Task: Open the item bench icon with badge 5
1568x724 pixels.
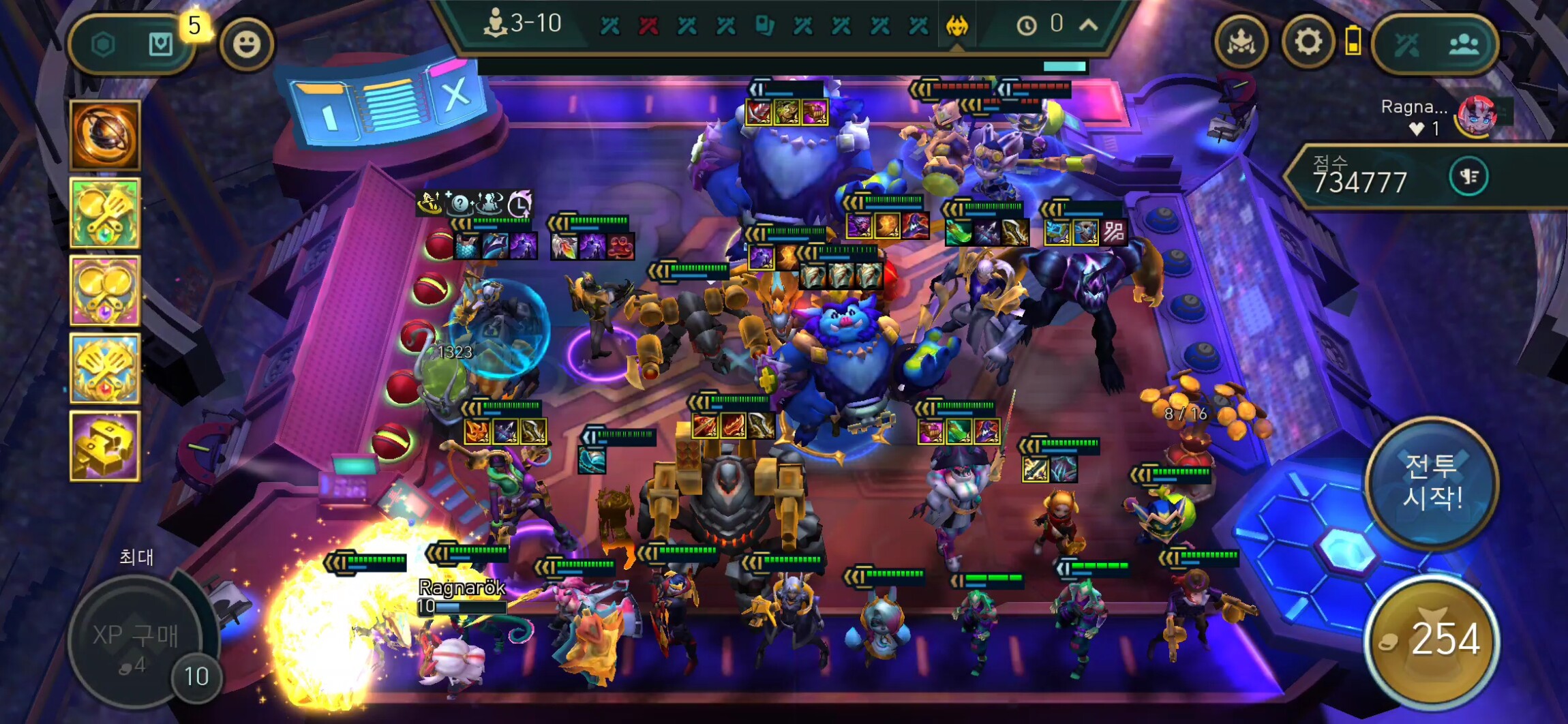Action: [161, 45]
